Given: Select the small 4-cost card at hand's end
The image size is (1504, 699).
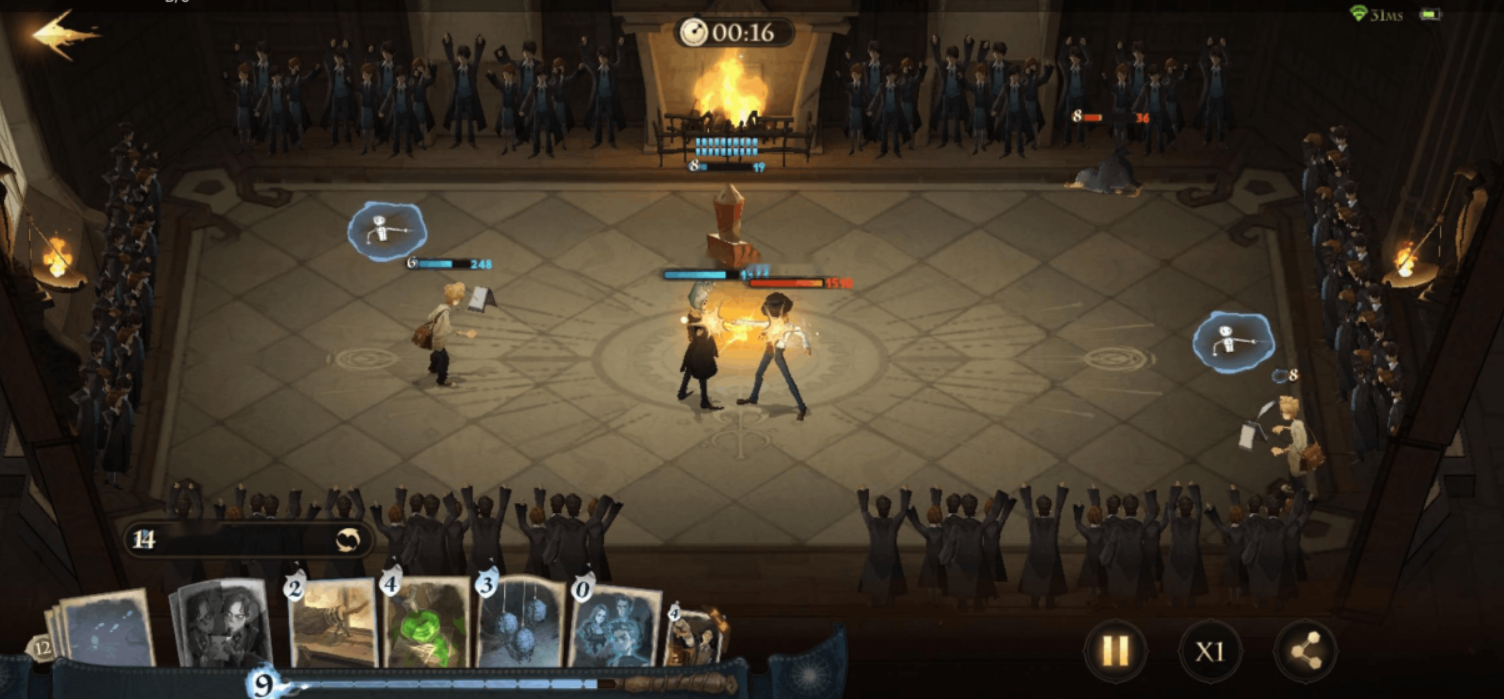Looking at the screenshot, I should point(692,637).
